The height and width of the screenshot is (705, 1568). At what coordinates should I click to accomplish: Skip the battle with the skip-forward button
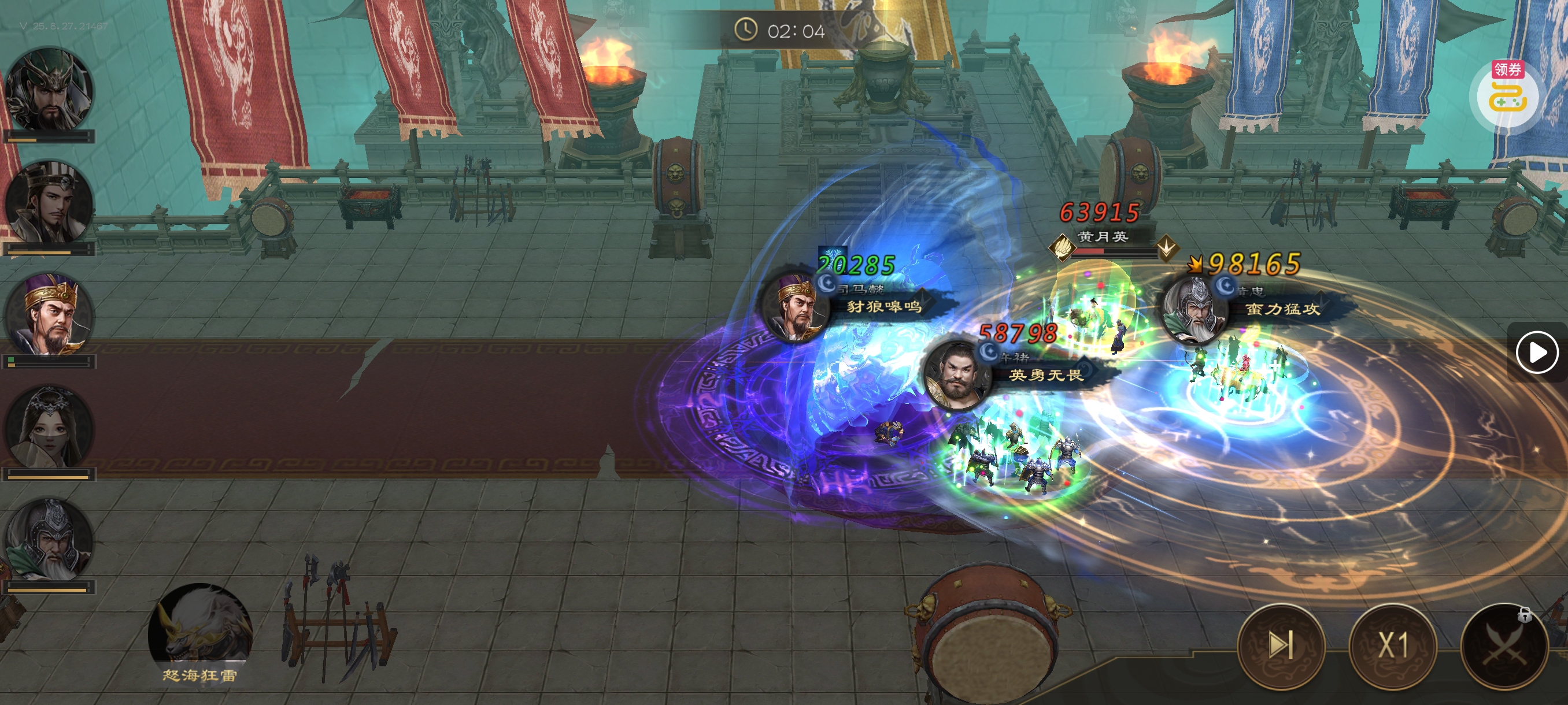pyautogui.click(x=1281, y=645)
